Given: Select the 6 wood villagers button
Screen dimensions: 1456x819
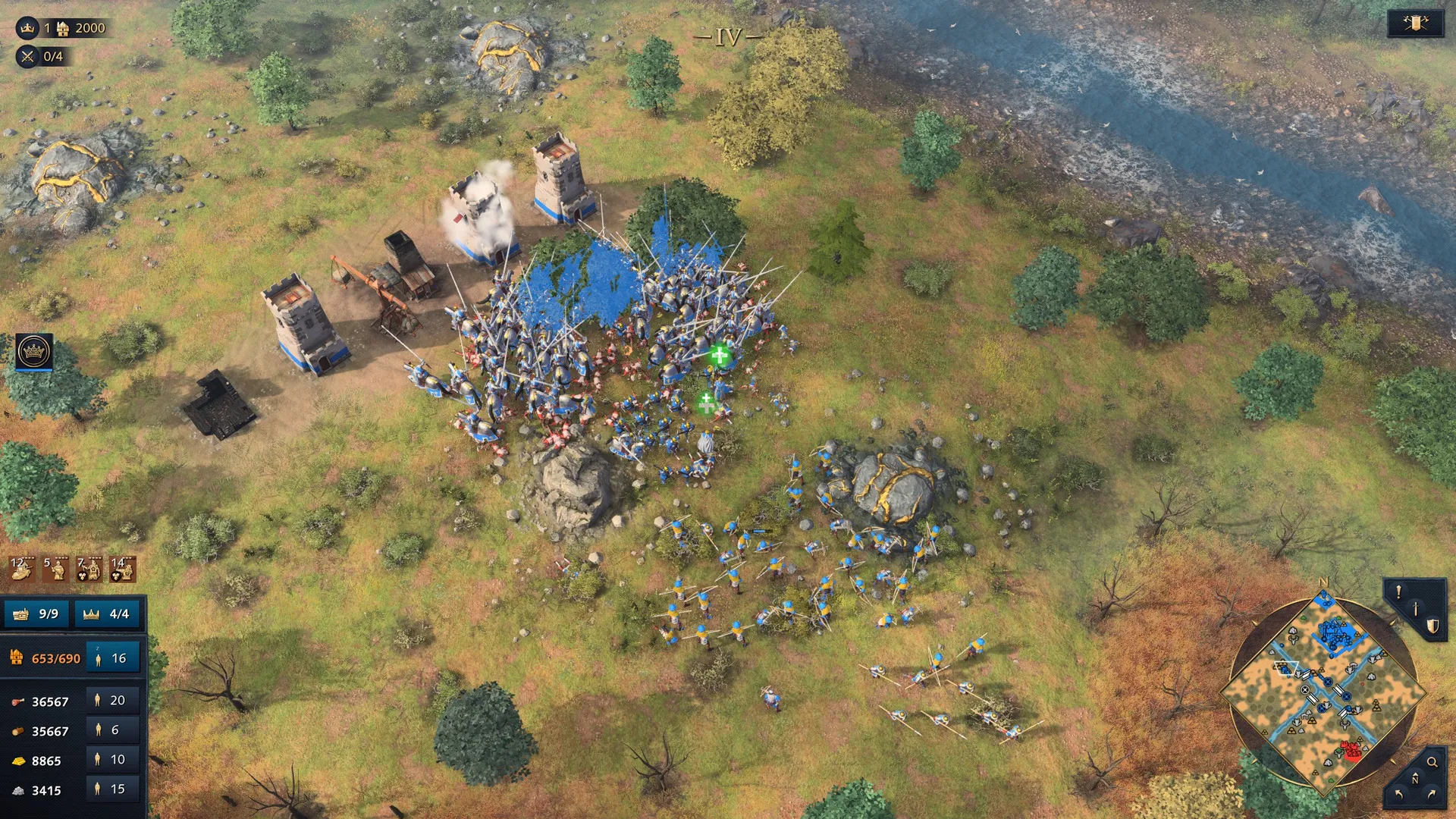Looking at the screenshot, I should coord(111,730).
